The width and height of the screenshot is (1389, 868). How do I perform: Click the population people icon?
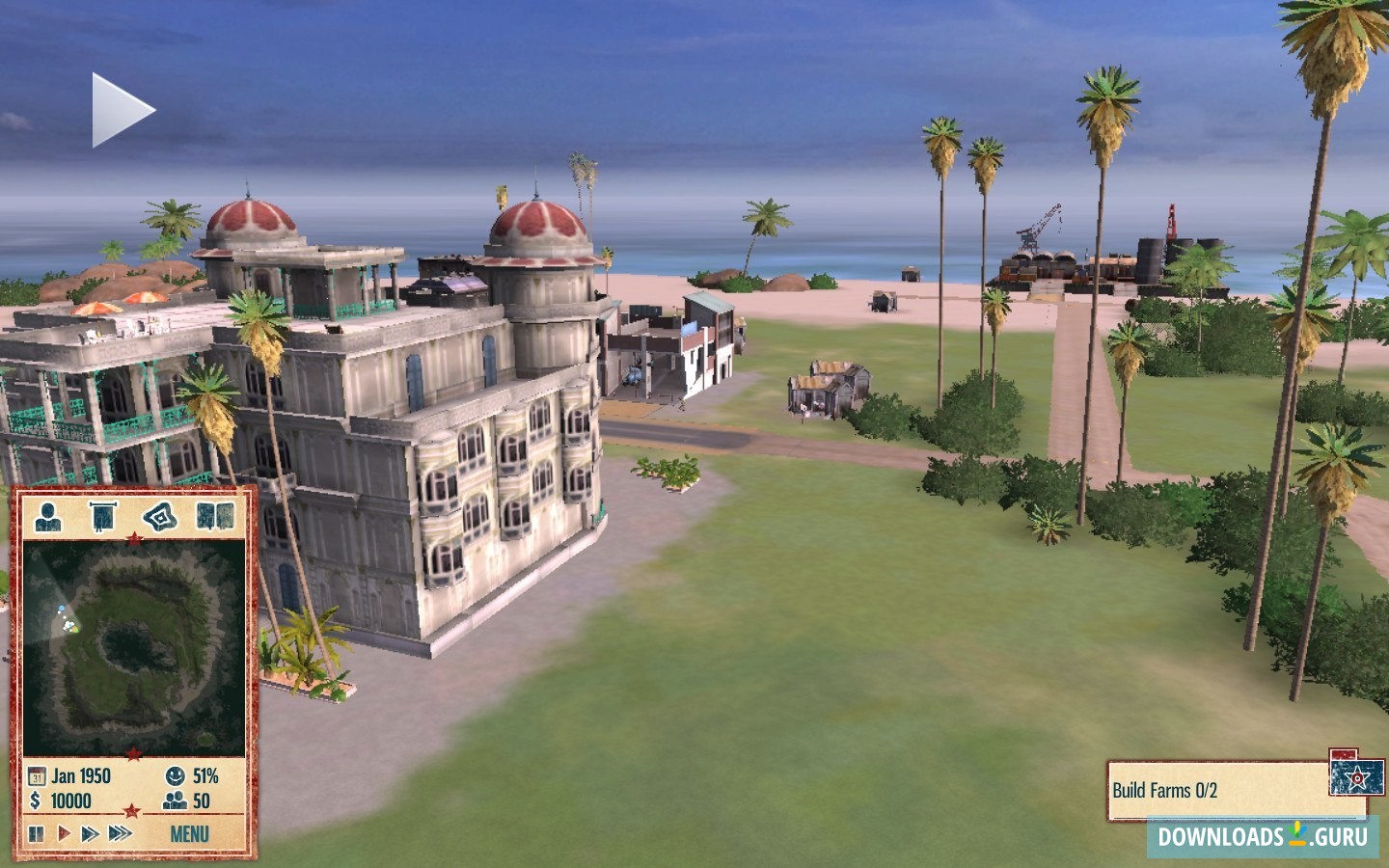point(175,800)
